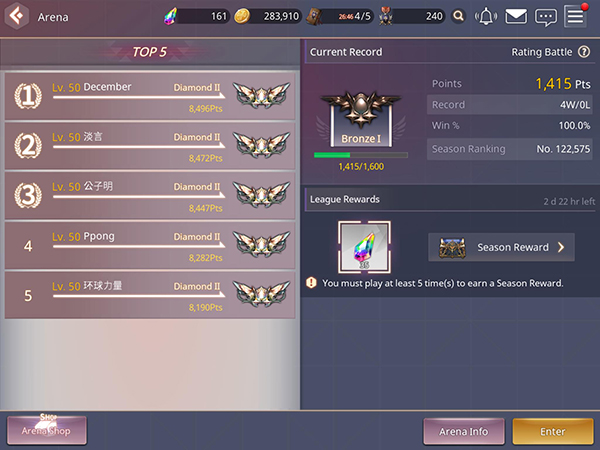Screen dimensions: 600x450
Task: View the Season Reward details
Action: 501,247
